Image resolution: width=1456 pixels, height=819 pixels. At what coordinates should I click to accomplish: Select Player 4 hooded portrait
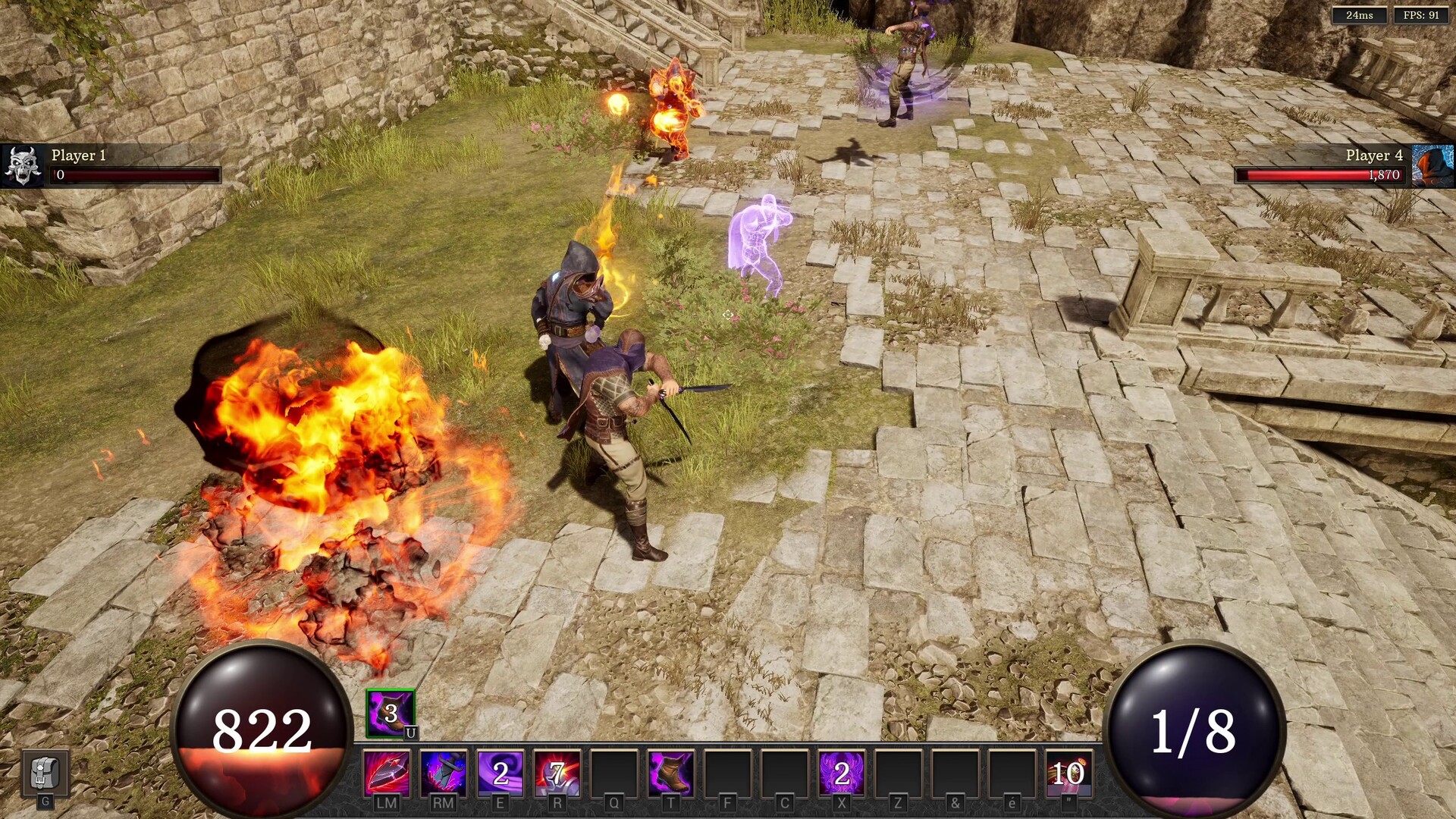1433,165
